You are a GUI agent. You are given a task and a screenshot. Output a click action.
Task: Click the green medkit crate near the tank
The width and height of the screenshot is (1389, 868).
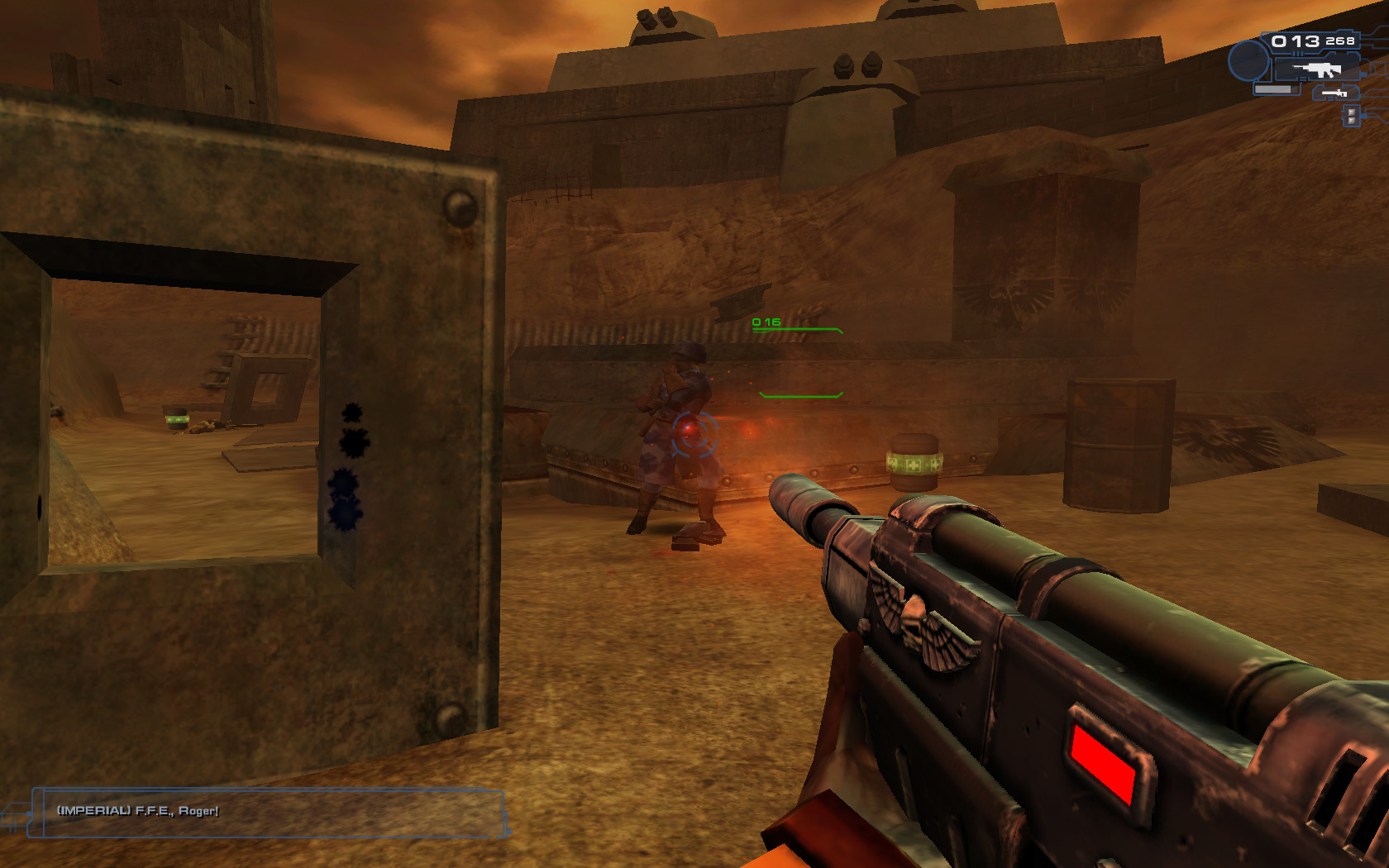914,459
